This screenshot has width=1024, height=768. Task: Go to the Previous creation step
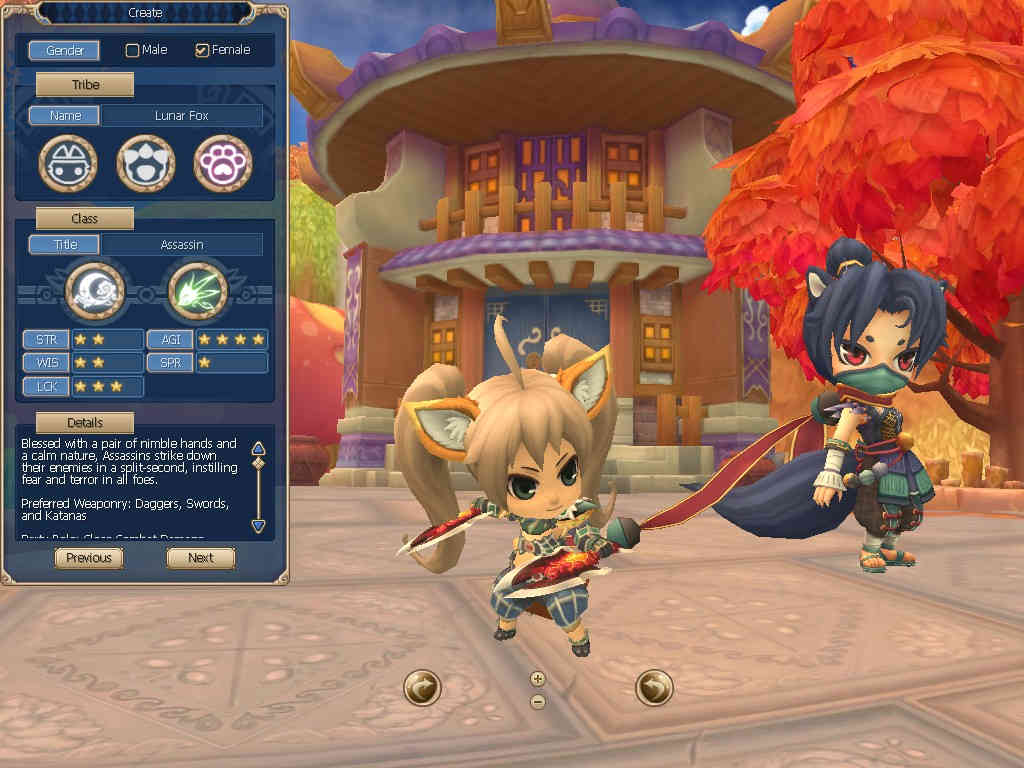(x=89, y=558)
